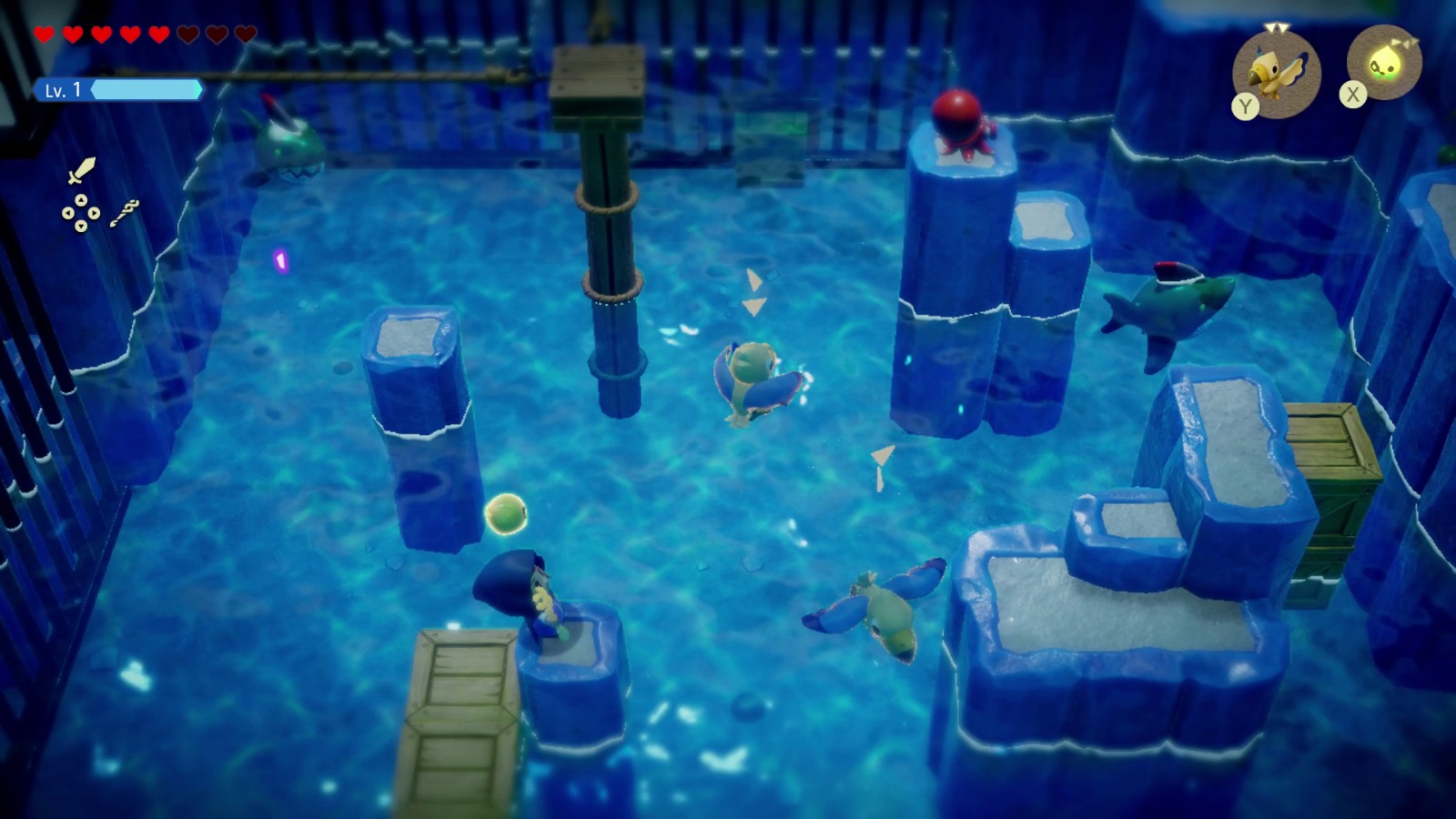Select the sword icon in the HUD
The width and height of the screenshot is (1456, 819).
pyautogui.click(x=82, y=171)
